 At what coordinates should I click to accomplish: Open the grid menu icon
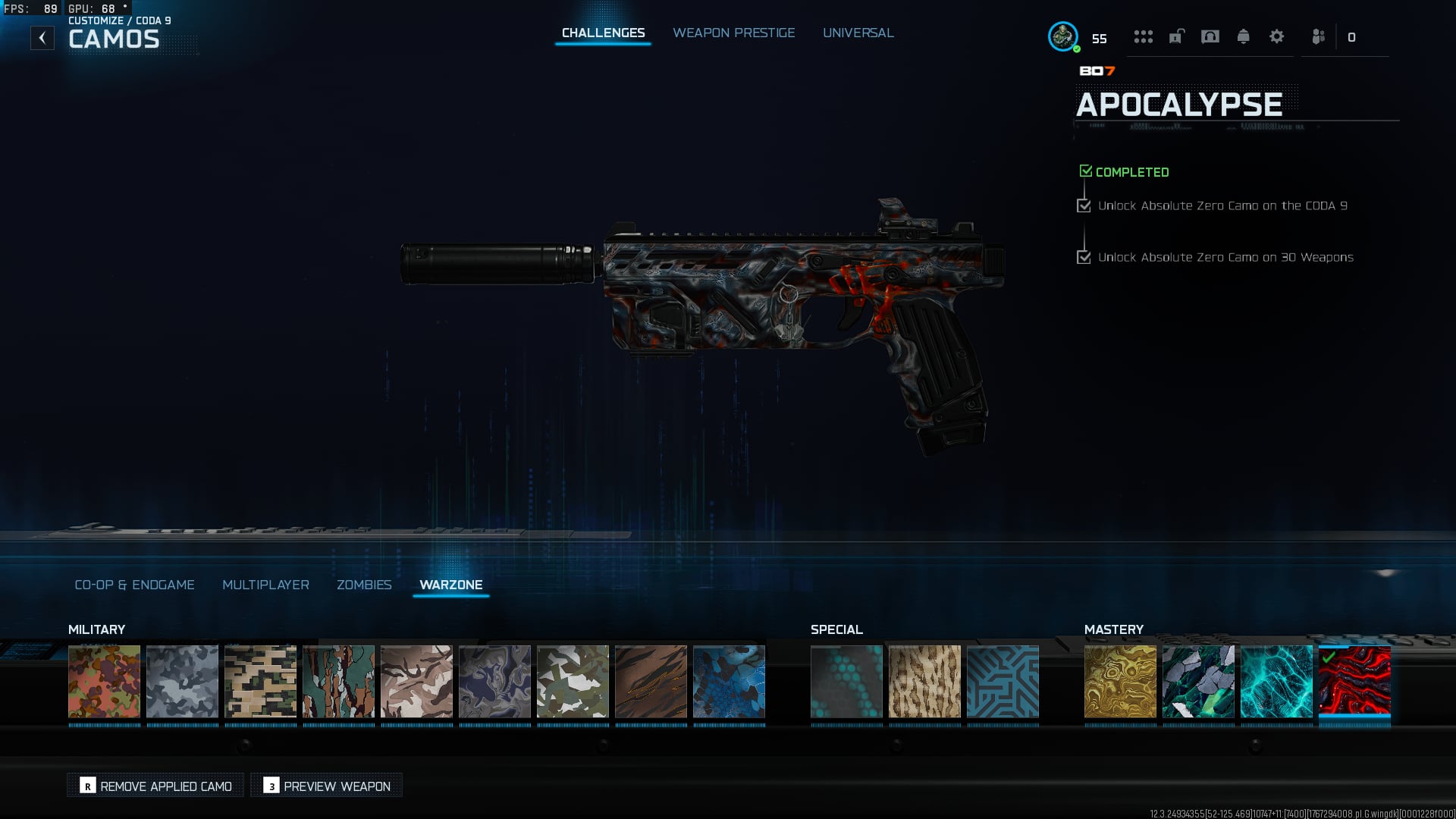1143,37
